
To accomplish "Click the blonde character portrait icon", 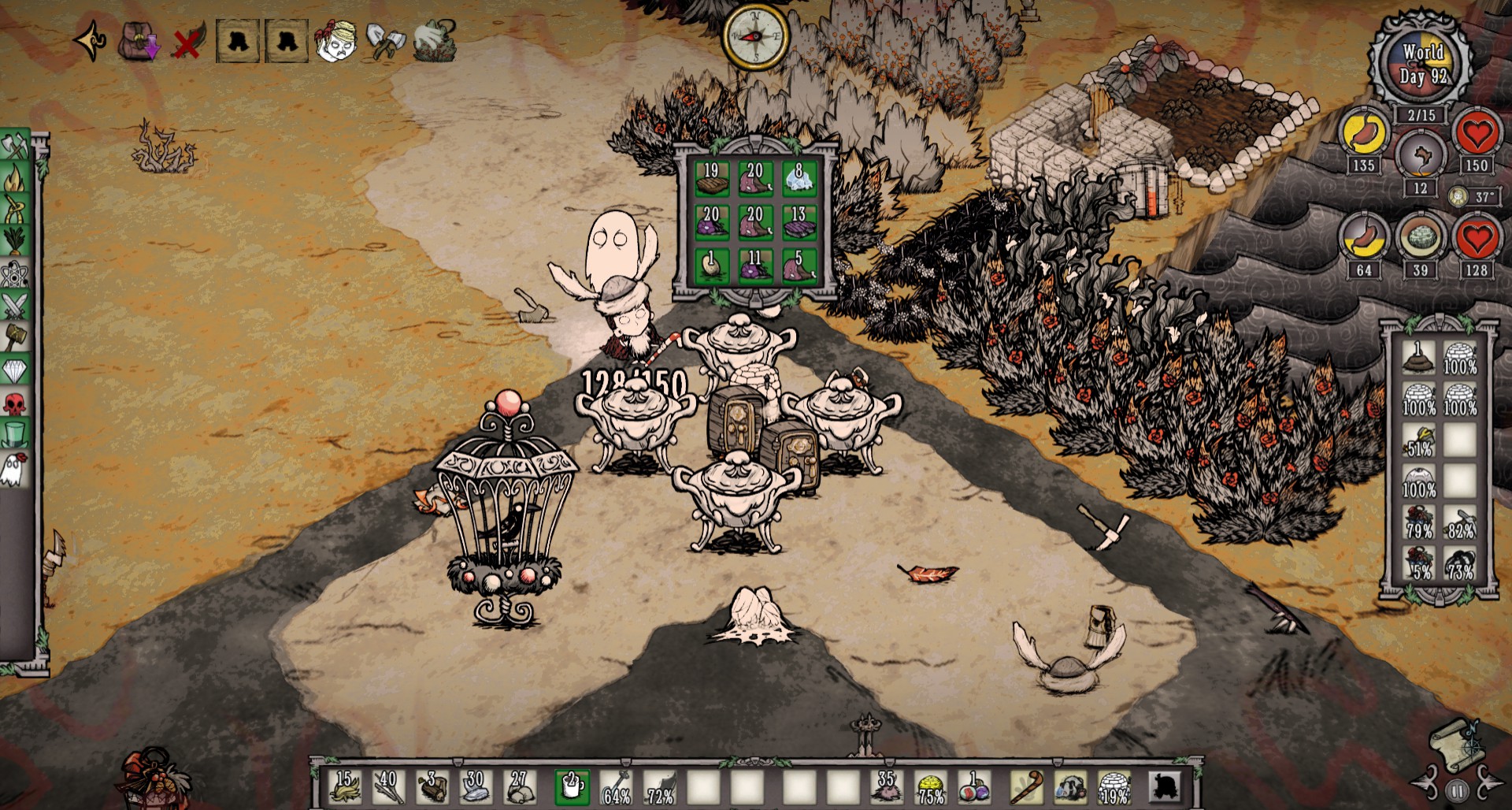I will pyautogui.click(x=336, y=41).
